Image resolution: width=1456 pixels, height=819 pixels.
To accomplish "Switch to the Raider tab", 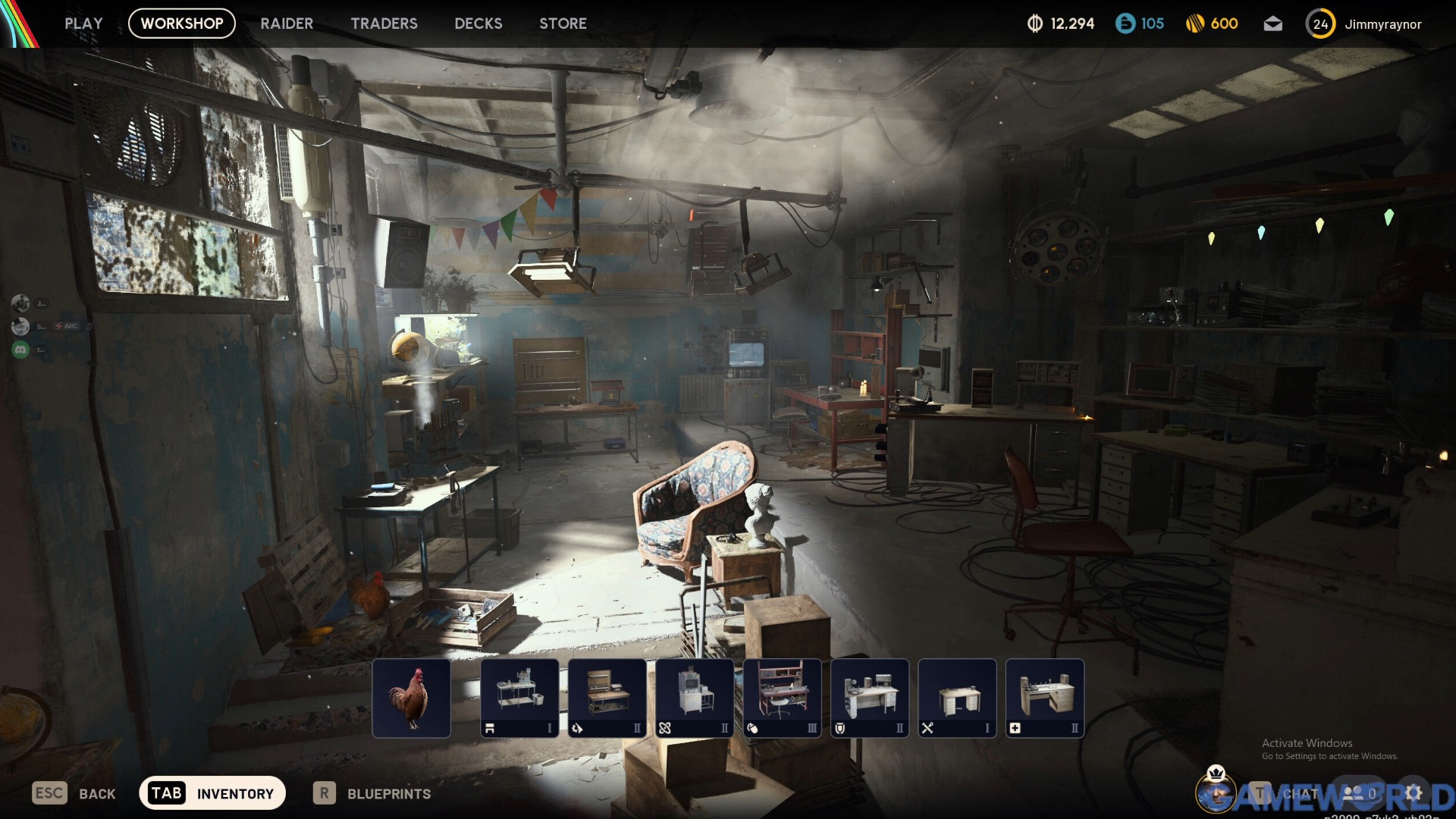I will [x=287, y=24].
